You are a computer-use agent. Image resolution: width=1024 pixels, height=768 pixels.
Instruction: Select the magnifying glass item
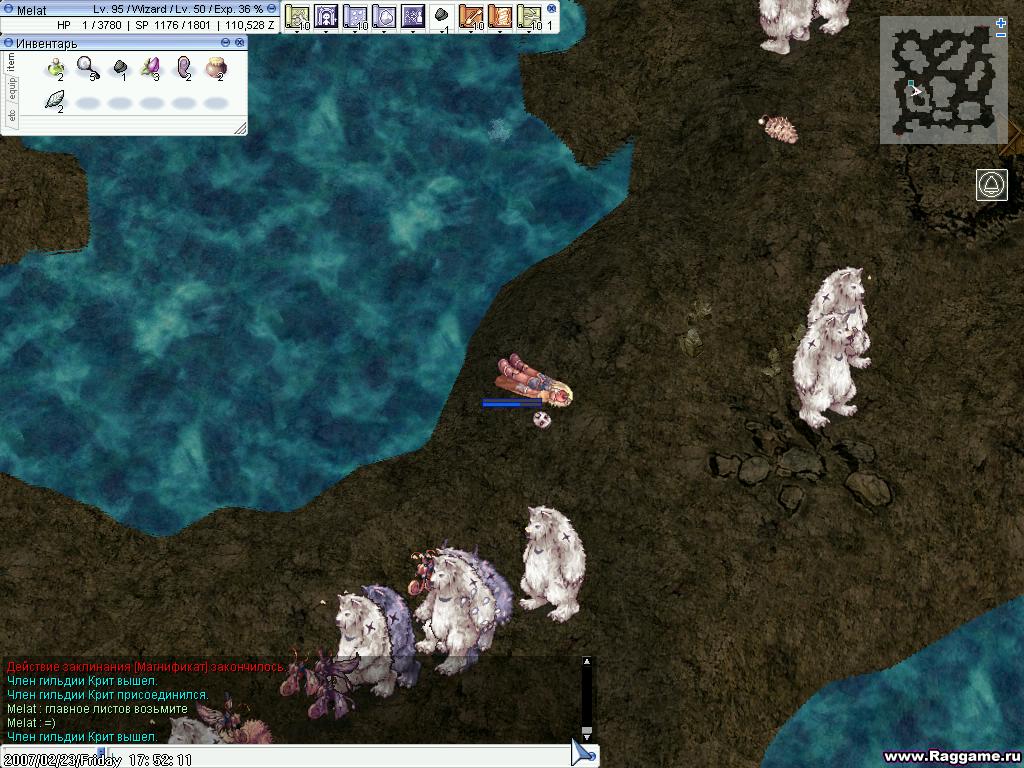pyautogui.click(x=87, y=68)
